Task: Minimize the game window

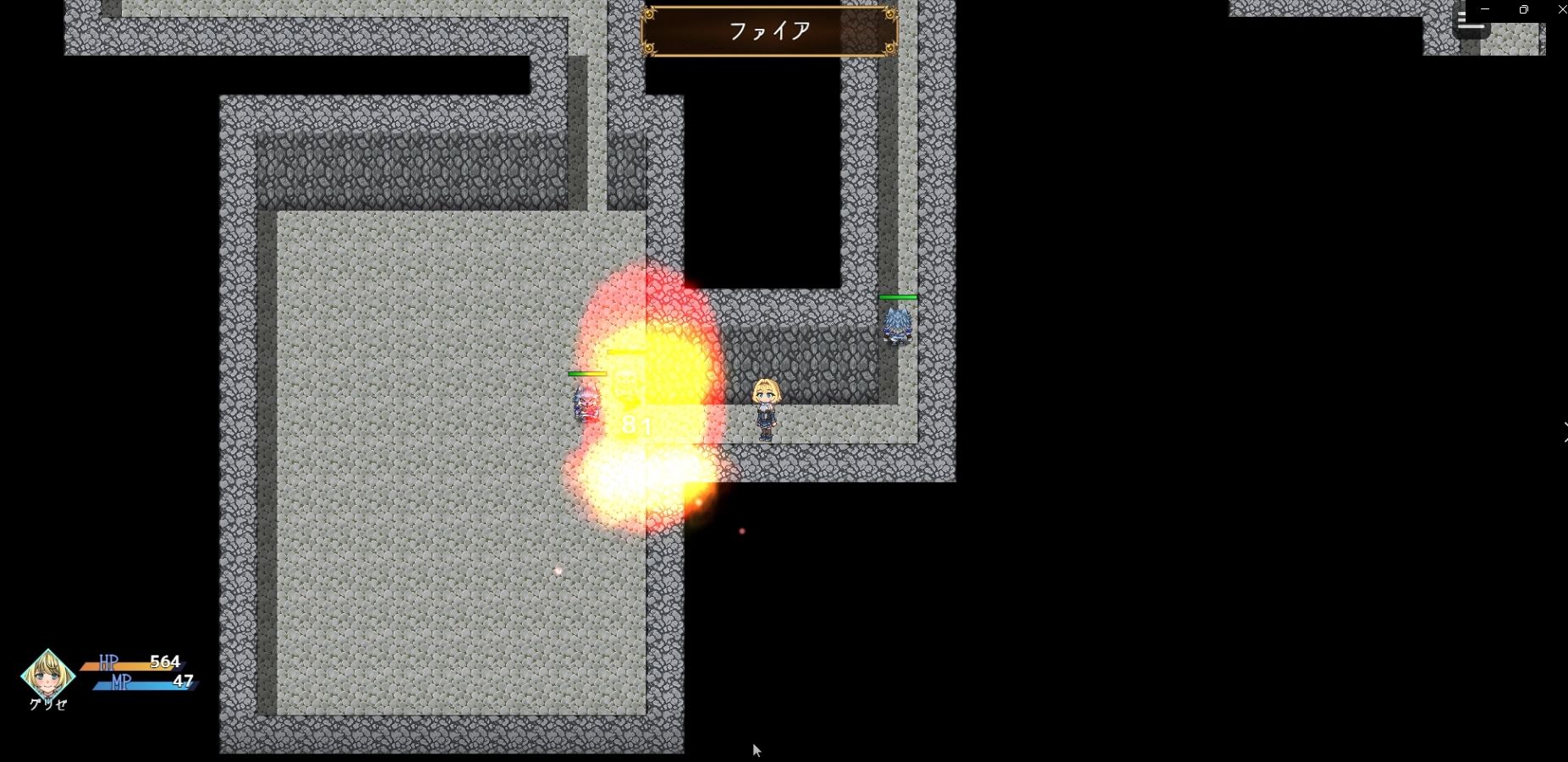Action: [1487, 9]
